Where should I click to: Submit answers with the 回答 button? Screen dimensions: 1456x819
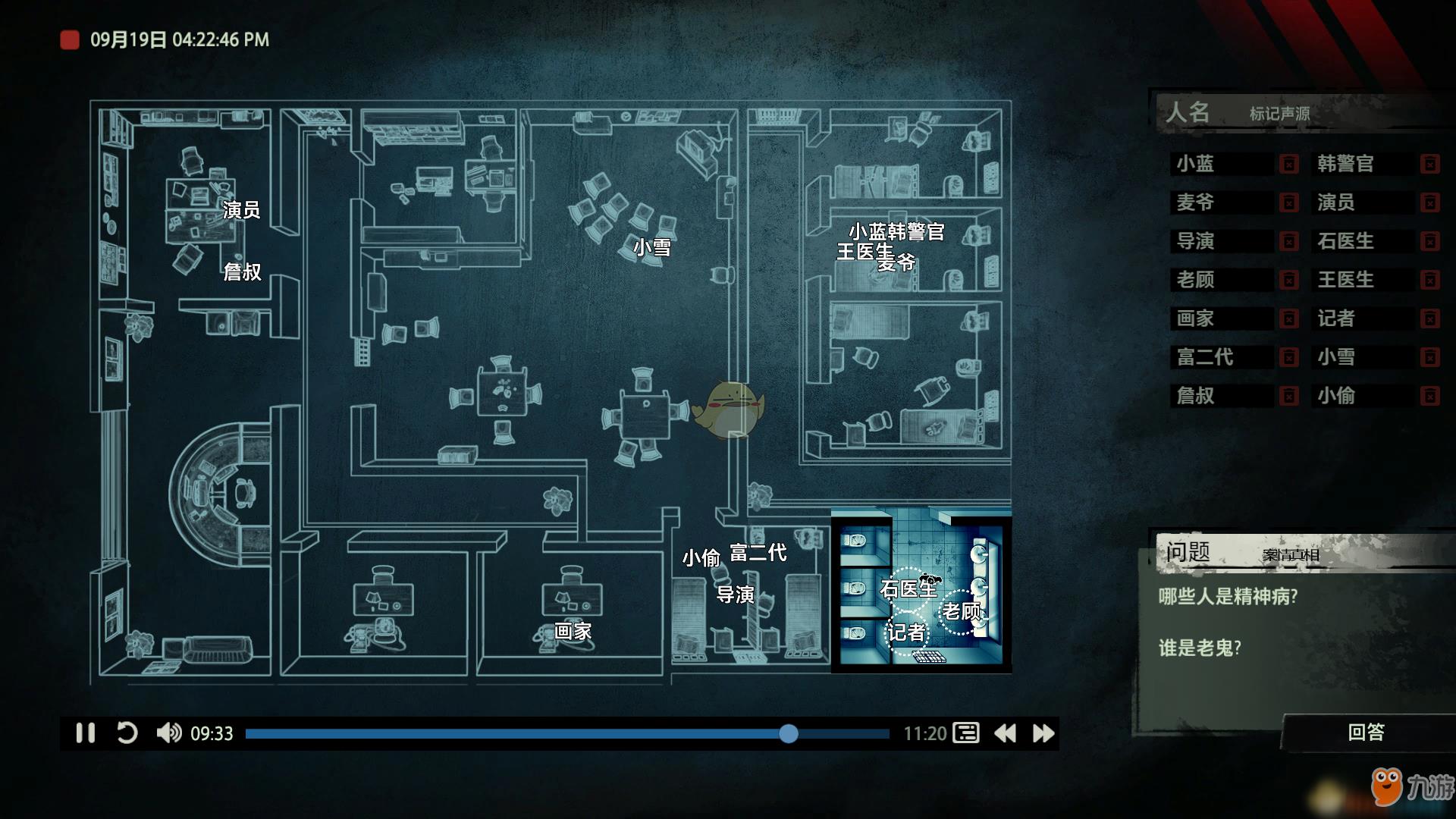coord(1366,732)
